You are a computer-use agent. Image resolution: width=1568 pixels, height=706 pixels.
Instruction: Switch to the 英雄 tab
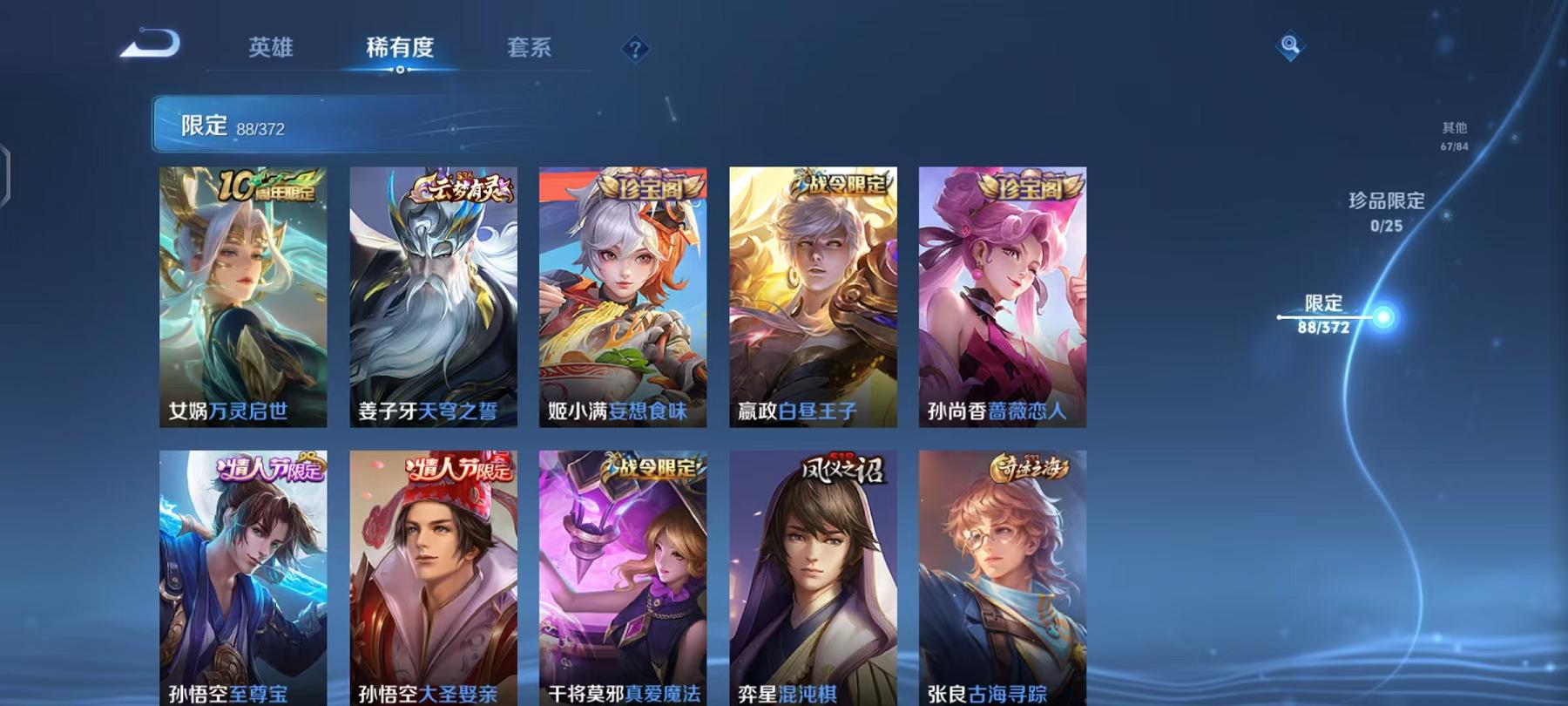pos(270,50)
